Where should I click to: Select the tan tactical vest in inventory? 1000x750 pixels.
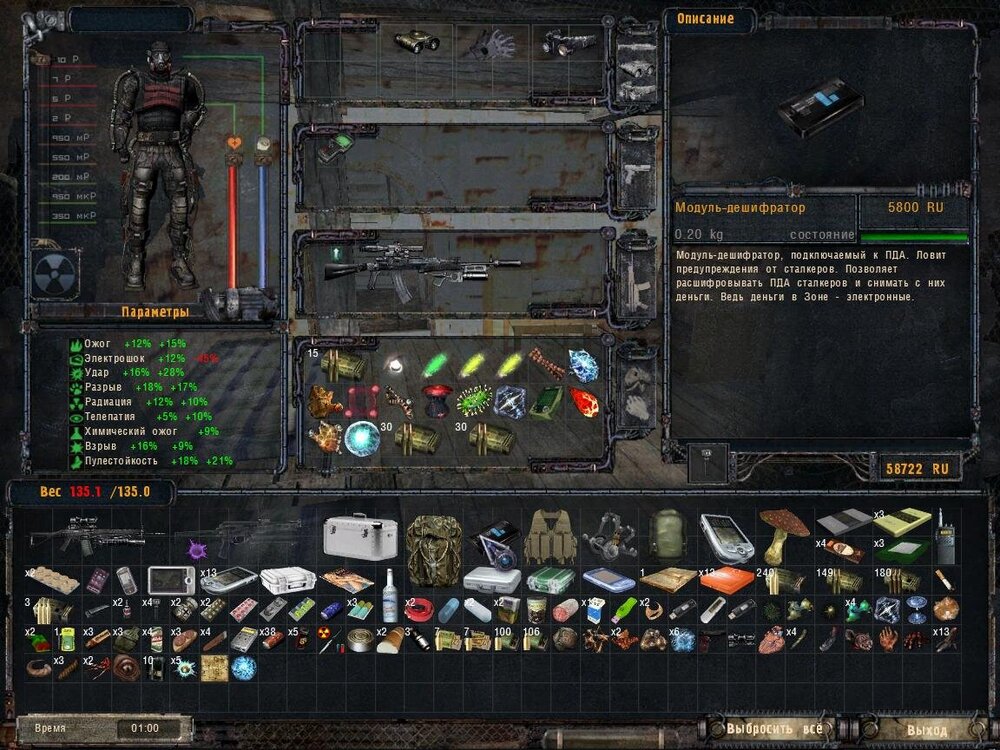point(546,535)
